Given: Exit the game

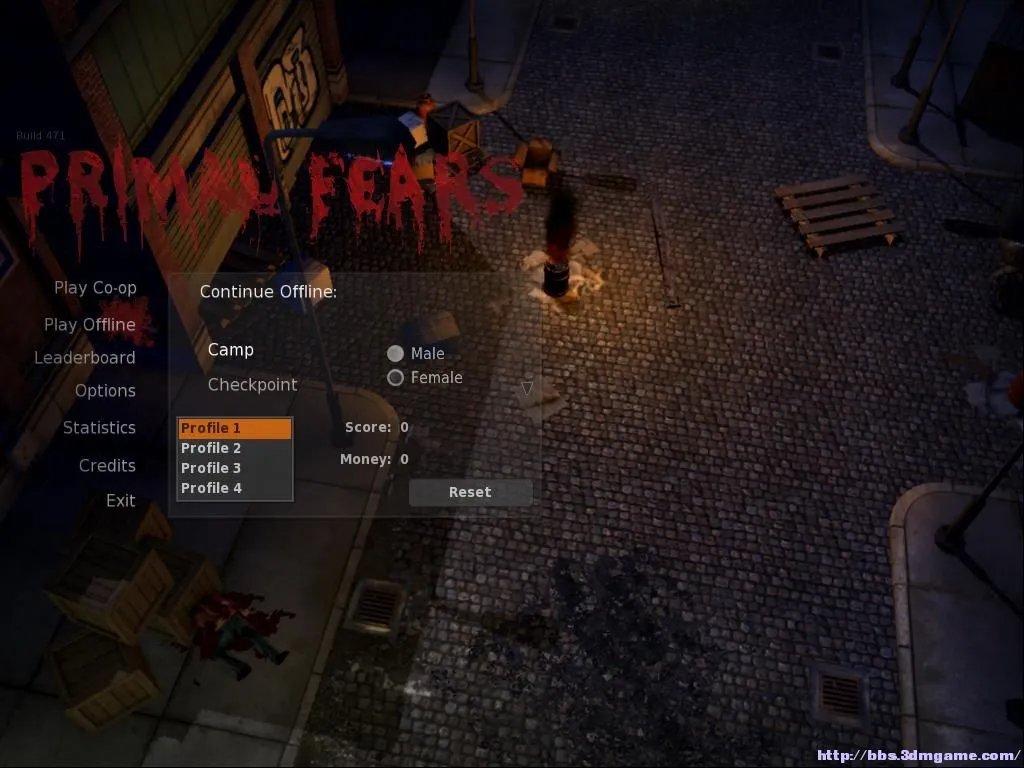Looking at the screenshot, I should pos(120,501).
